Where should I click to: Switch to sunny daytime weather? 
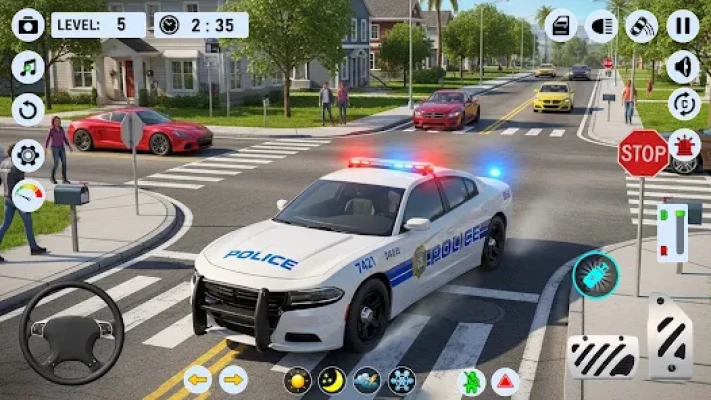tap(298, 380)
